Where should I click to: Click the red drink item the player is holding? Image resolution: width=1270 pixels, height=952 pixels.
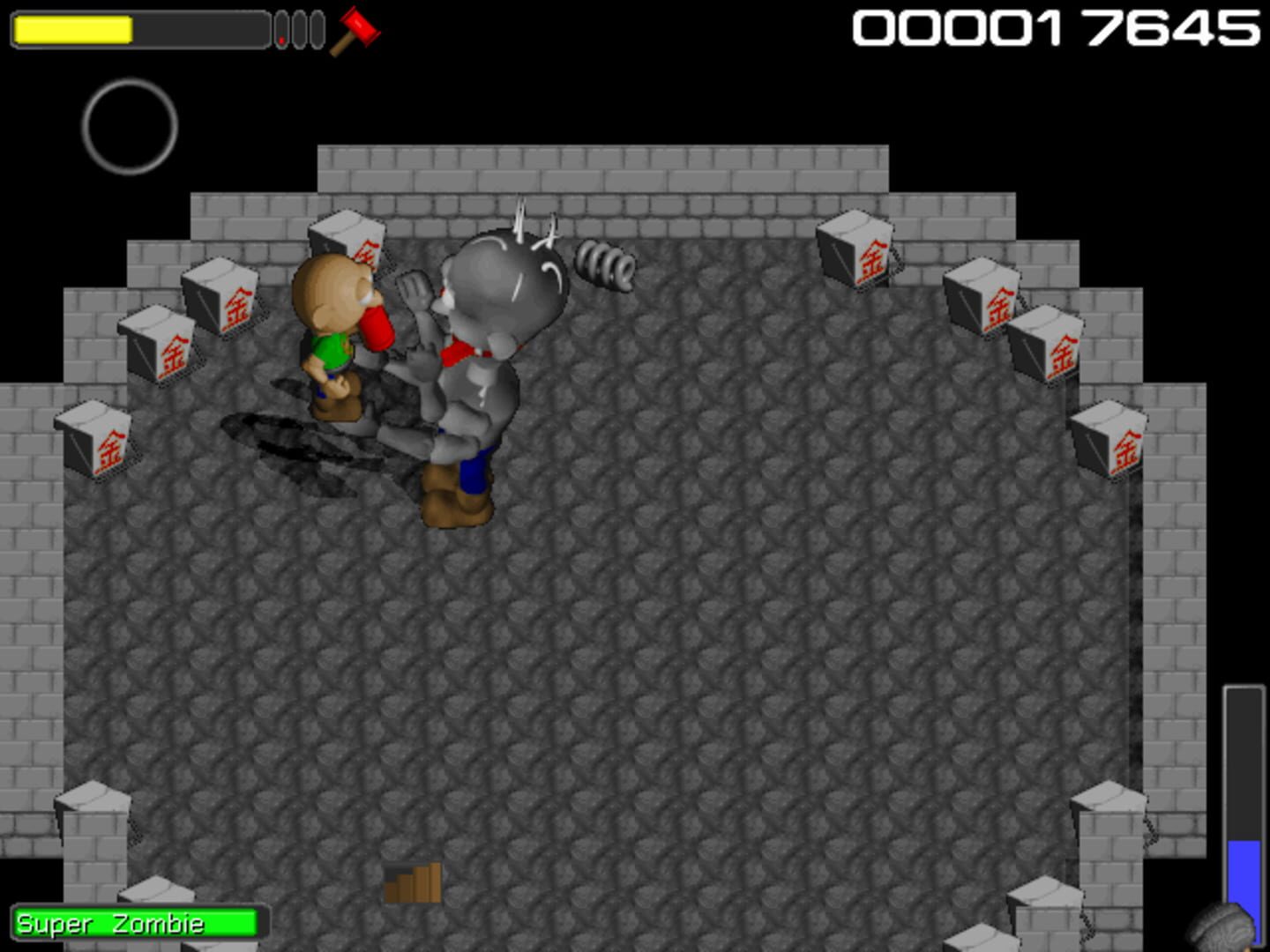(377, 328)
